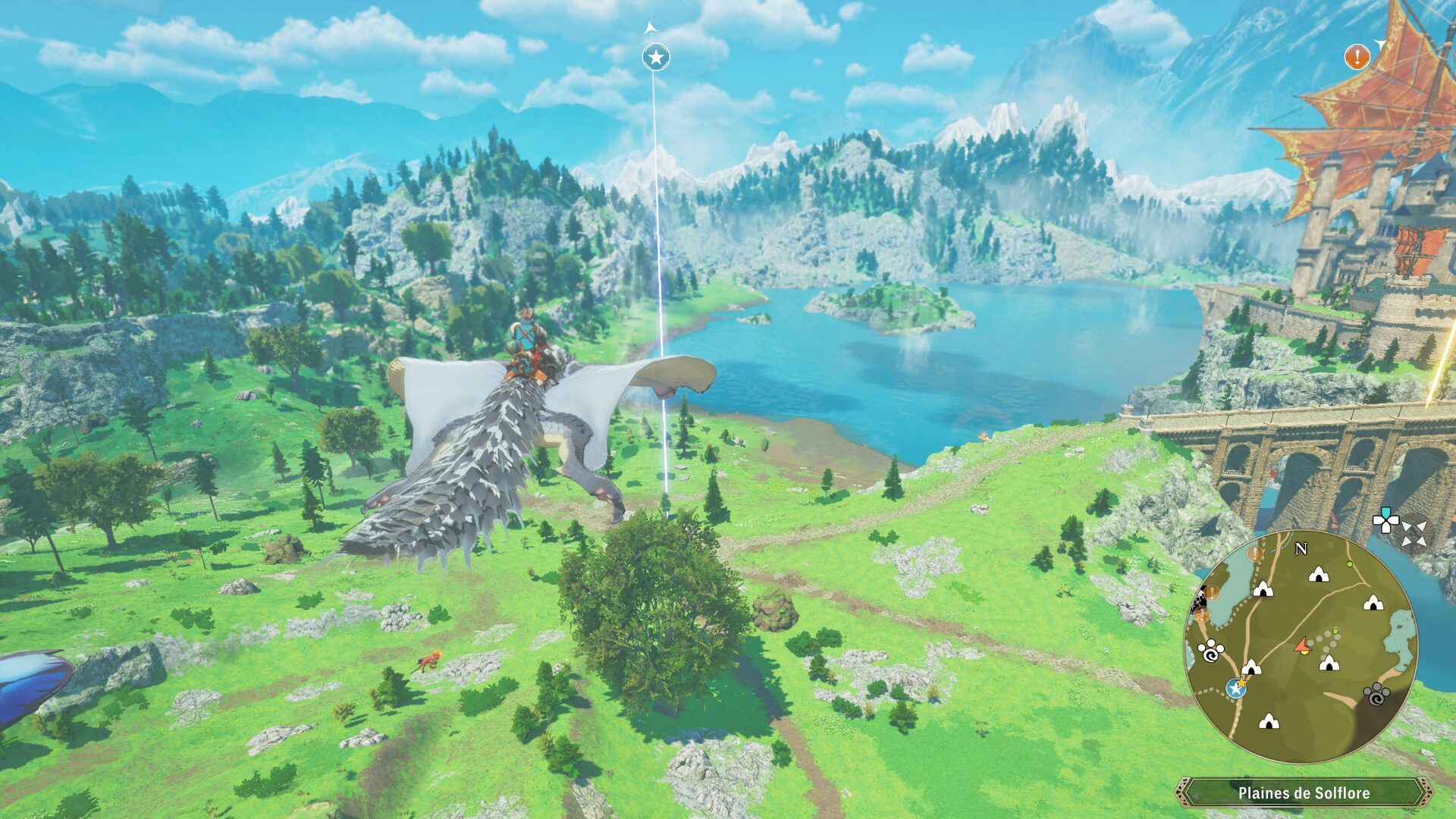Click the orange exclamation alert marker
Image resolution: width=1456 pixels, height=819 pixels.
click(1357, 56)
